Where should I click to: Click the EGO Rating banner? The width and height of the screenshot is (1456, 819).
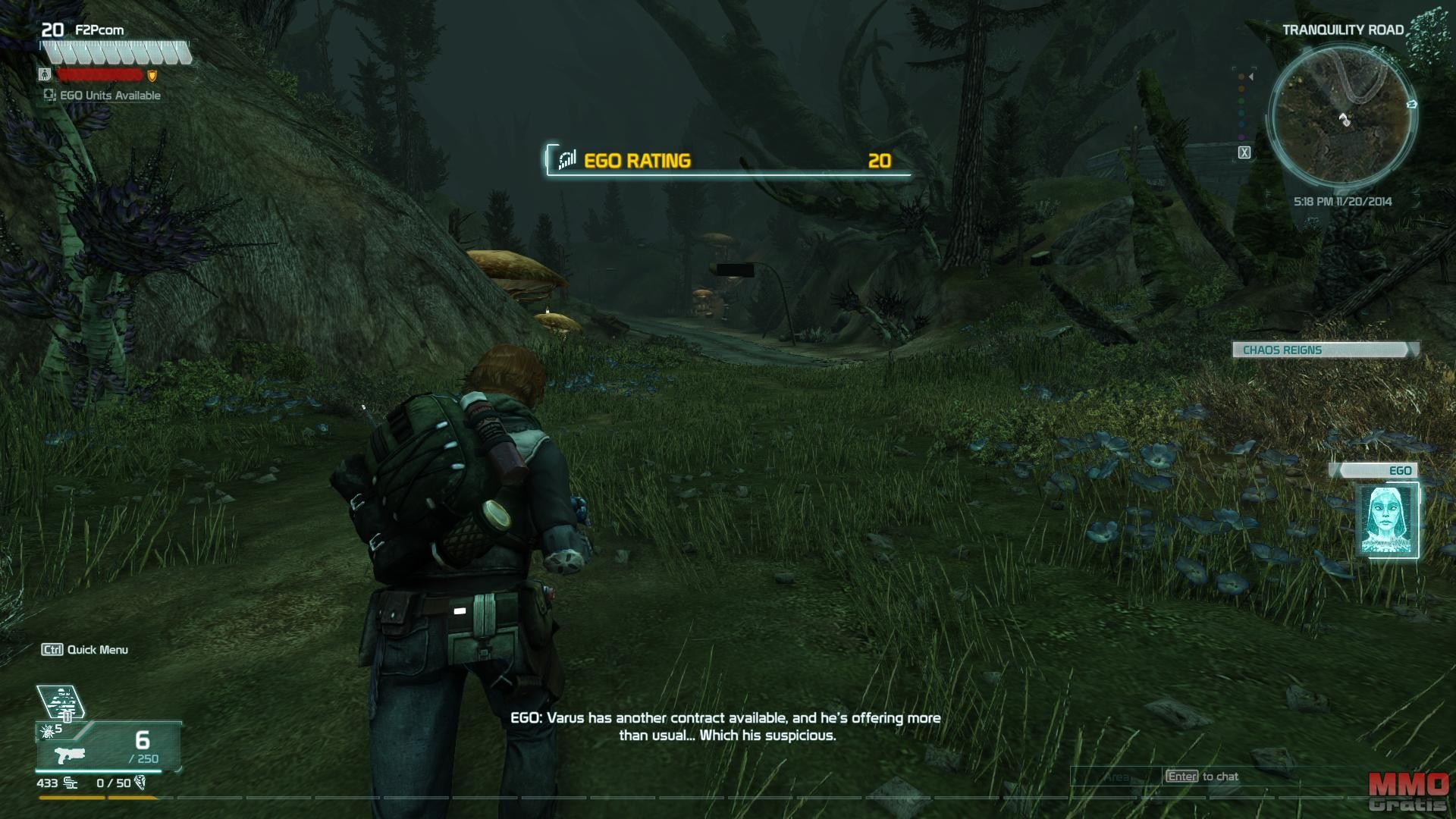(x=727, y=160)
